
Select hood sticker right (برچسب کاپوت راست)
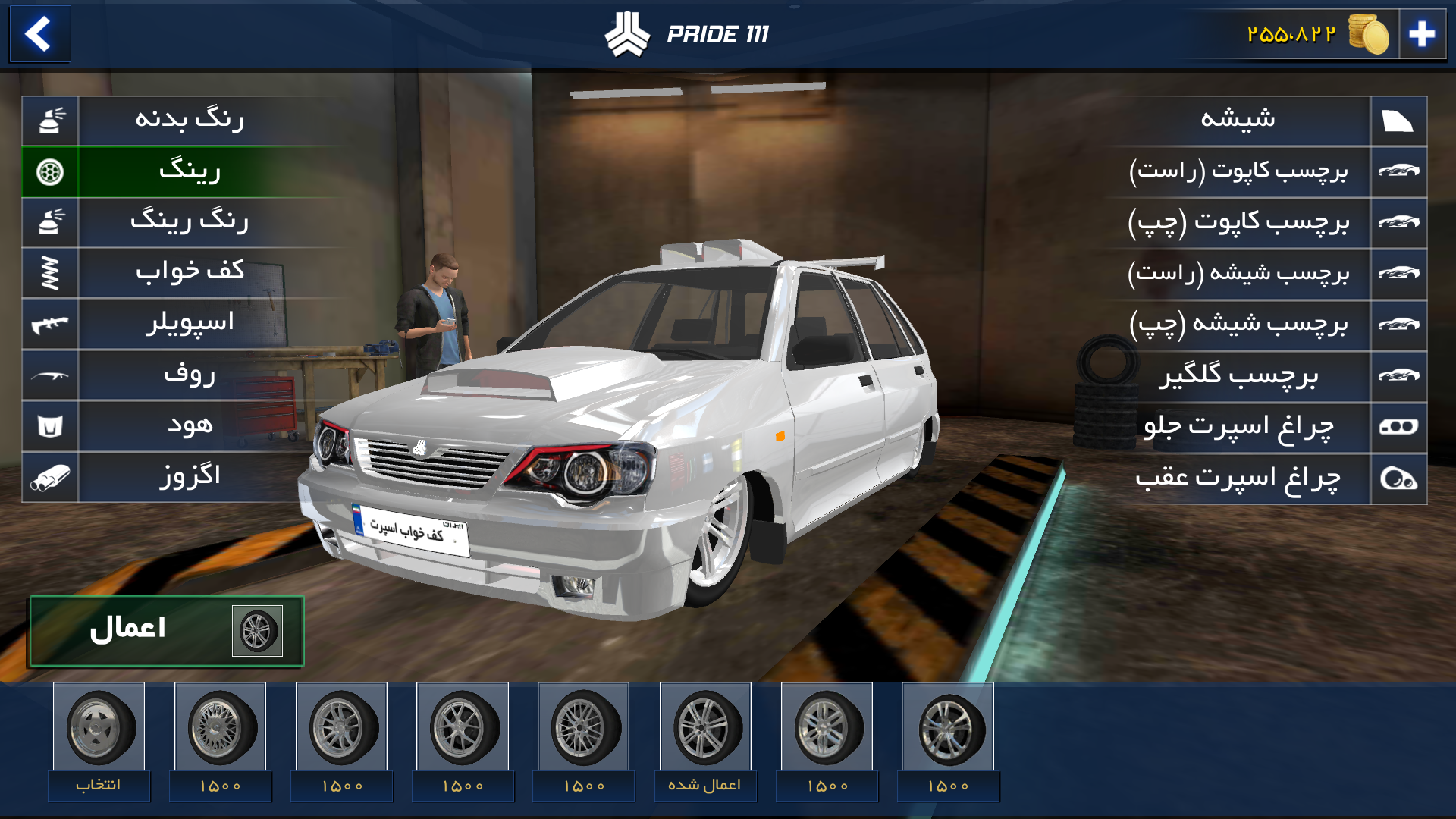[1238, 171]
